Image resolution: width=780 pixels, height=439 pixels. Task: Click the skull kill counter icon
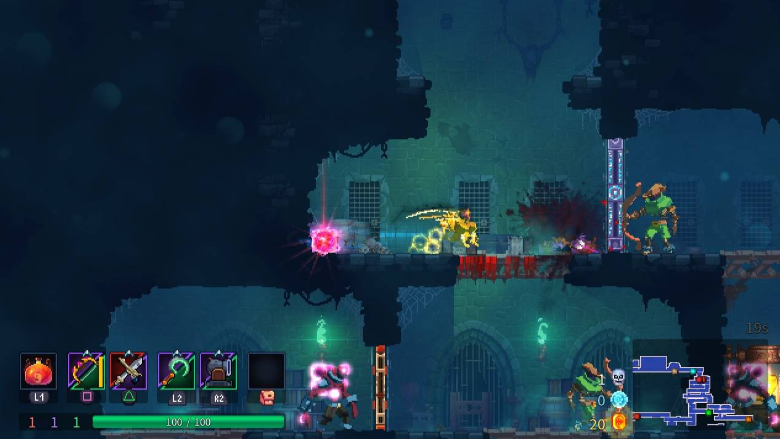[618, 377]
